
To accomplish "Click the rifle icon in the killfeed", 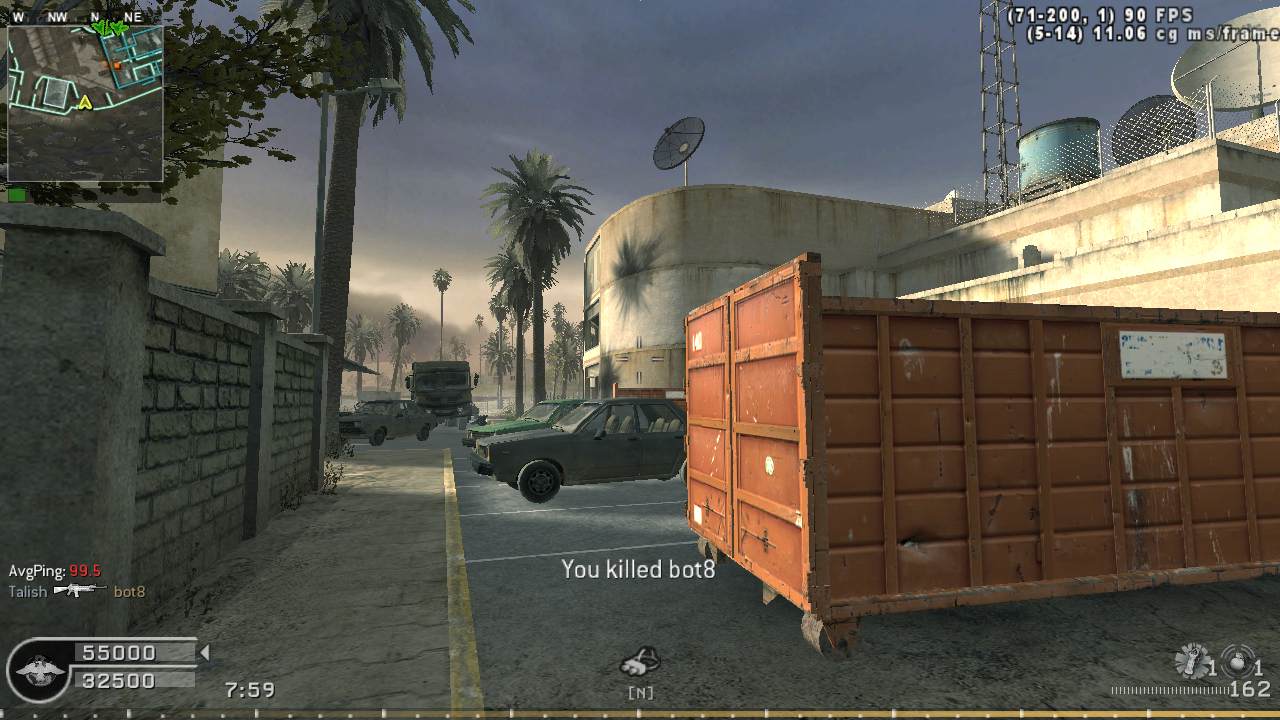I will pyautogui.click(x=80, y=590).
